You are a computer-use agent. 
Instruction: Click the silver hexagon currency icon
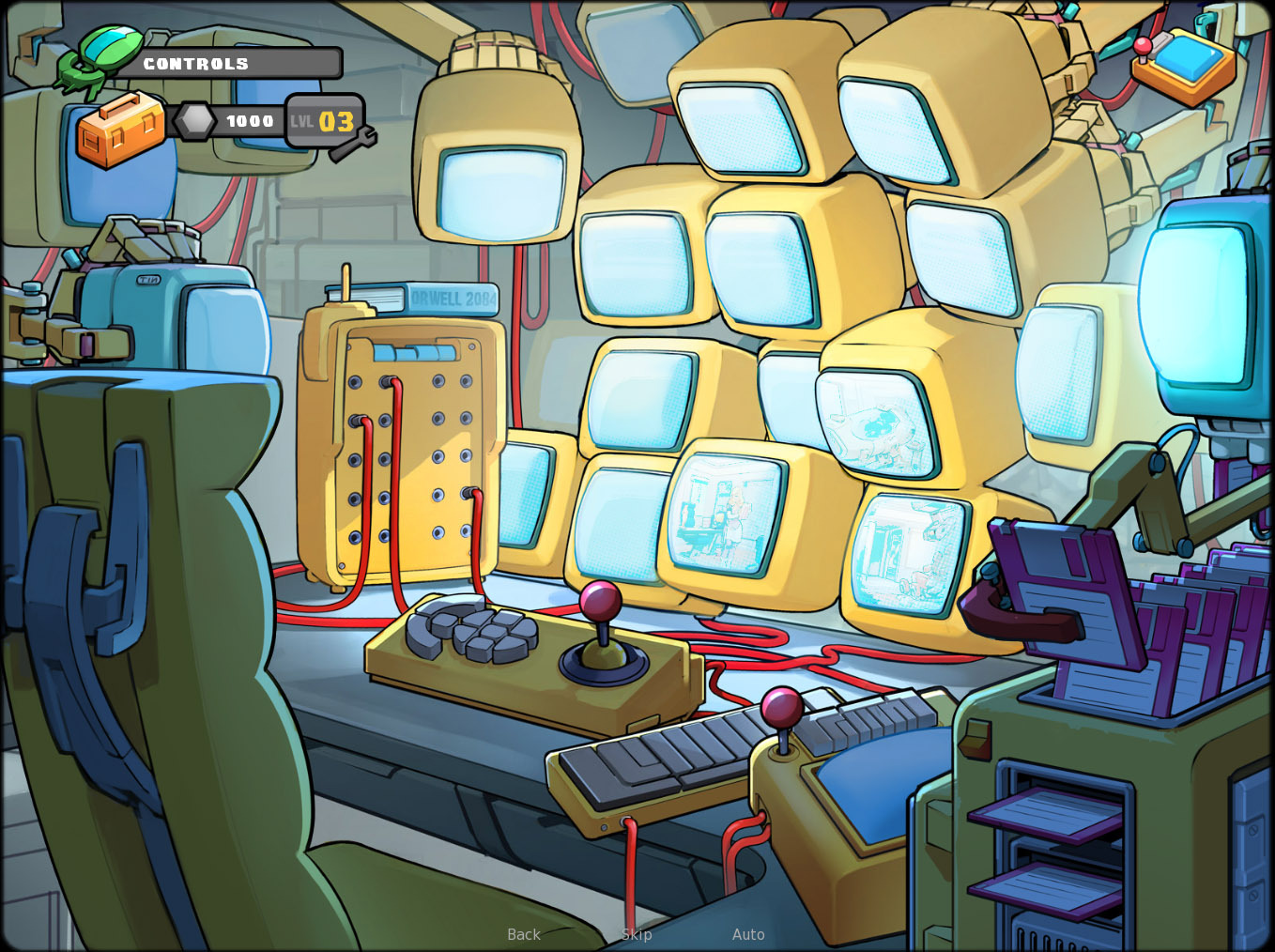coord(194,120)
